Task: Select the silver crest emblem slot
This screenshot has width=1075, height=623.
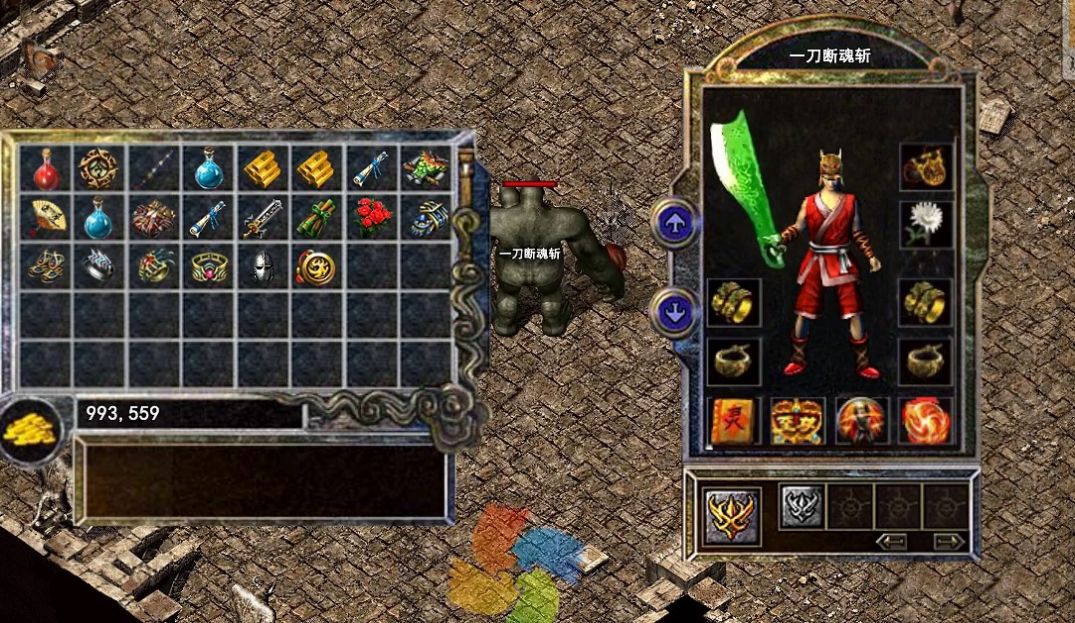Action: tap(801, 506)
